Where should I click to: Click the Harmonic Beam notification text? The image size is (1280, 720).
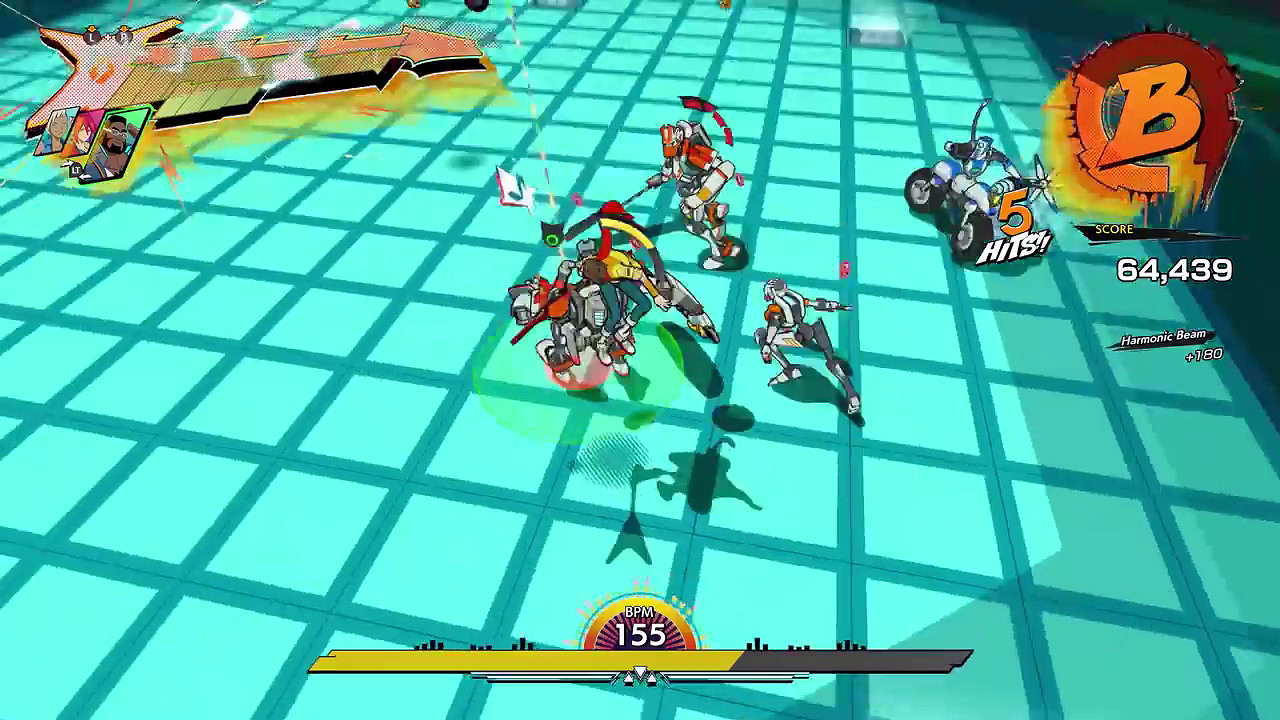coord(1161,338)
